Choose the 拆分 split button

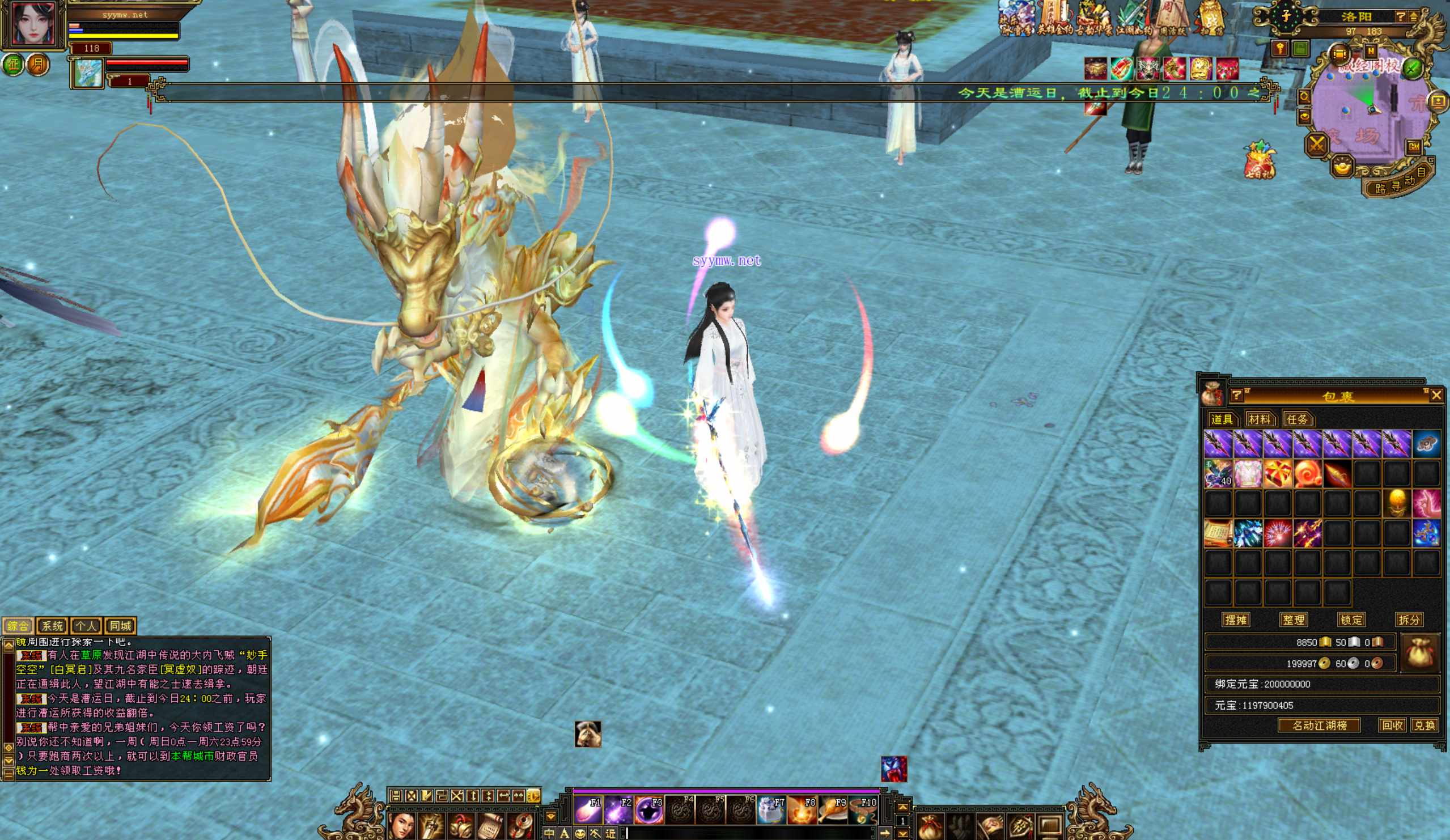[x=1409, y=620]
